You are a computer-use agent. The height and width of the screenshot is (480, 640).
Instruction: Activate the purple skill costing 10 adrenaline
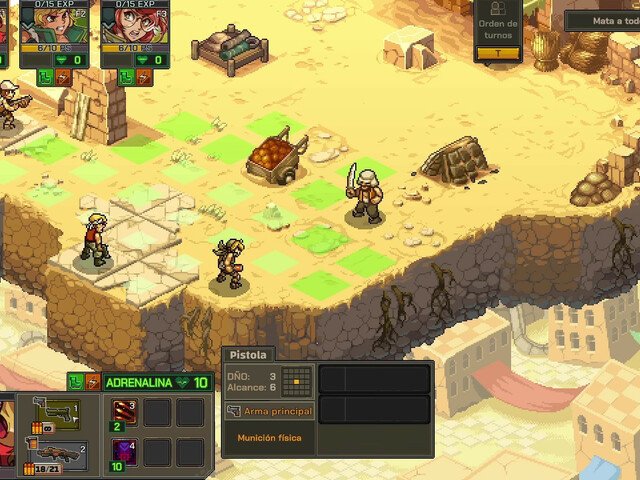(x=124, y=453)
